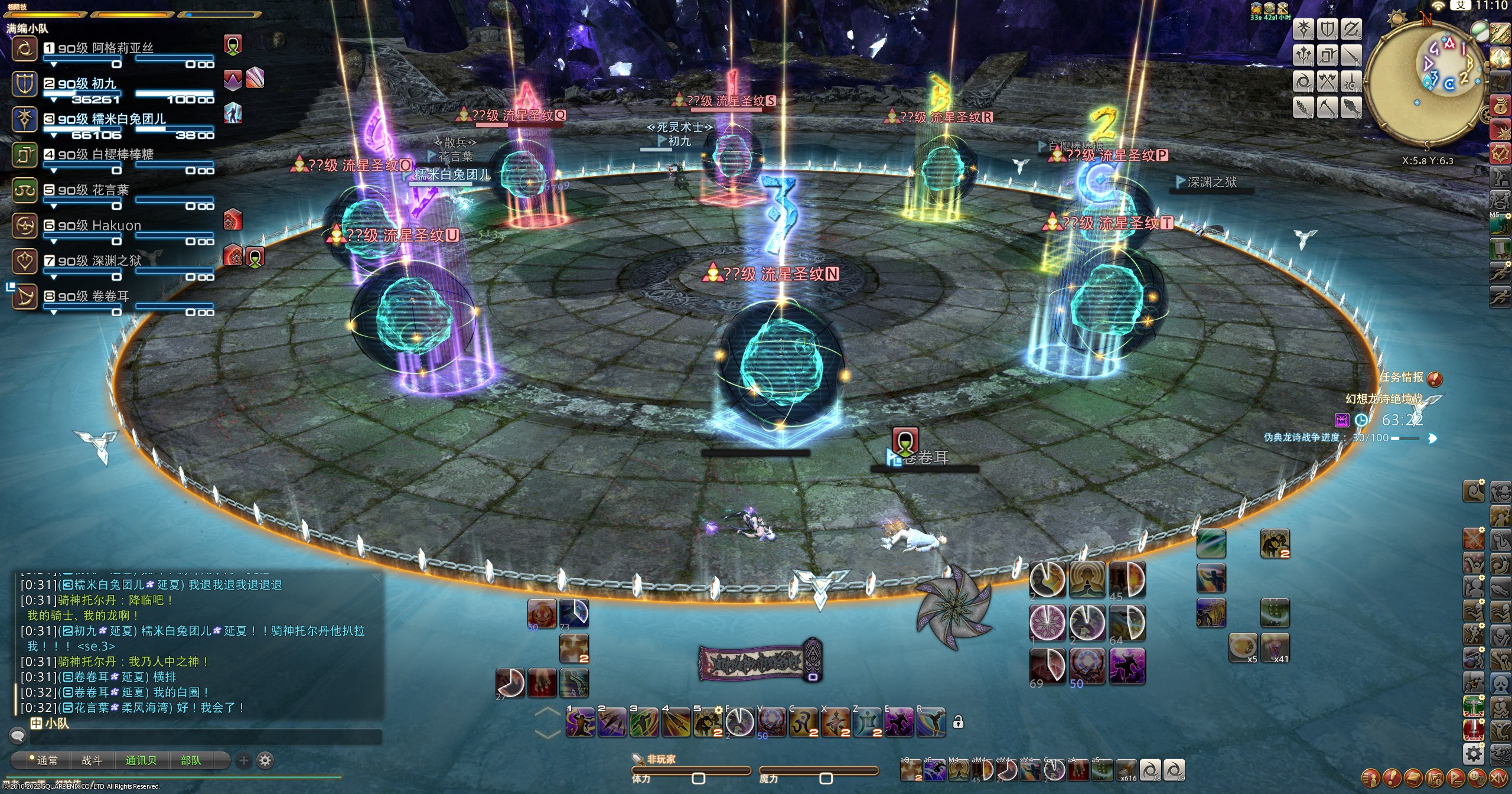Toggle the hotbar padlock icon
The height and width of the screenshot is (794, 1512).
[x=958, y=722]
